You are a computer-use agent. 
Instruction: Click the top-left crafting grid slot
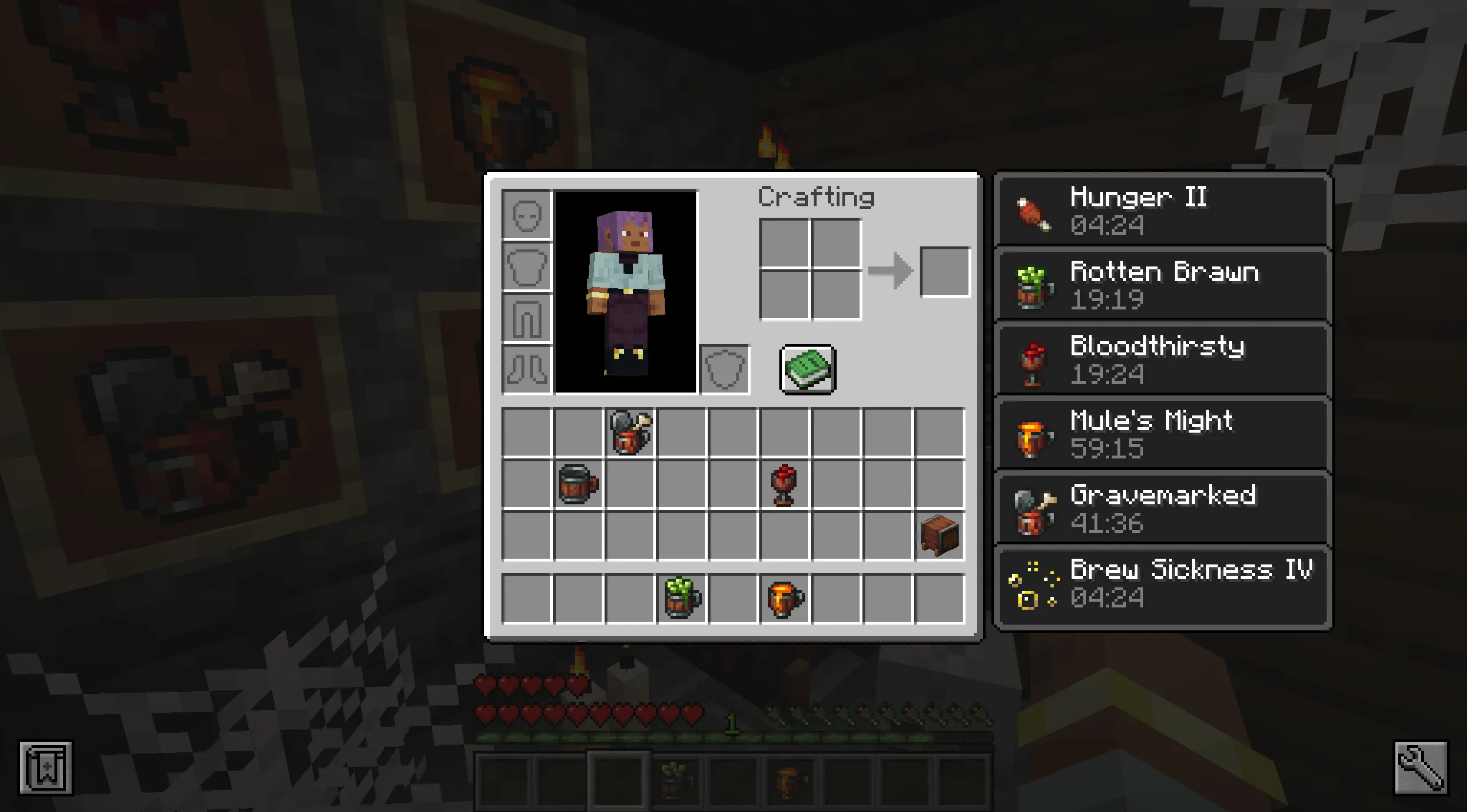pyautogui.click(x=785, y=244)
